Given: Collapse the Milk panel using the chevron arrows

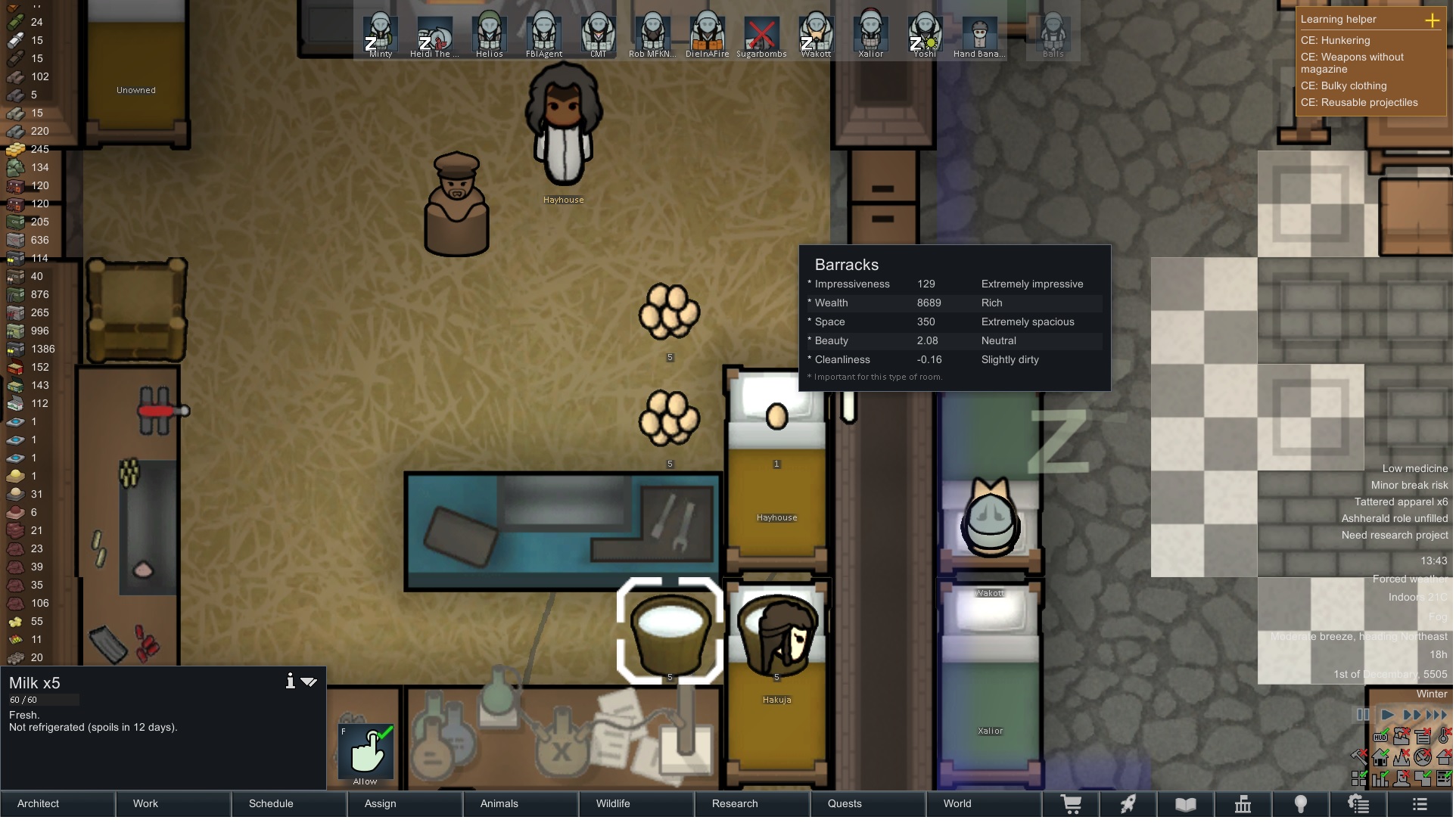Looking at the screenshot, I should 310,682.
